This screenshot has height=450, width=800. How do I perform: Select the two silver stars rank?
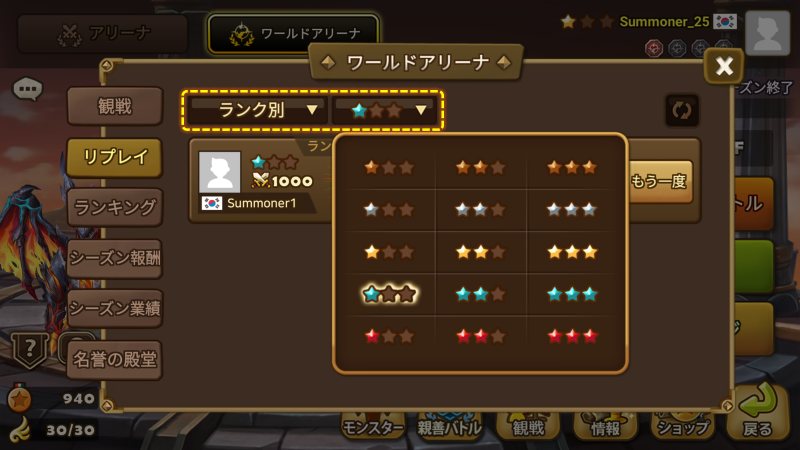(480, 209)
